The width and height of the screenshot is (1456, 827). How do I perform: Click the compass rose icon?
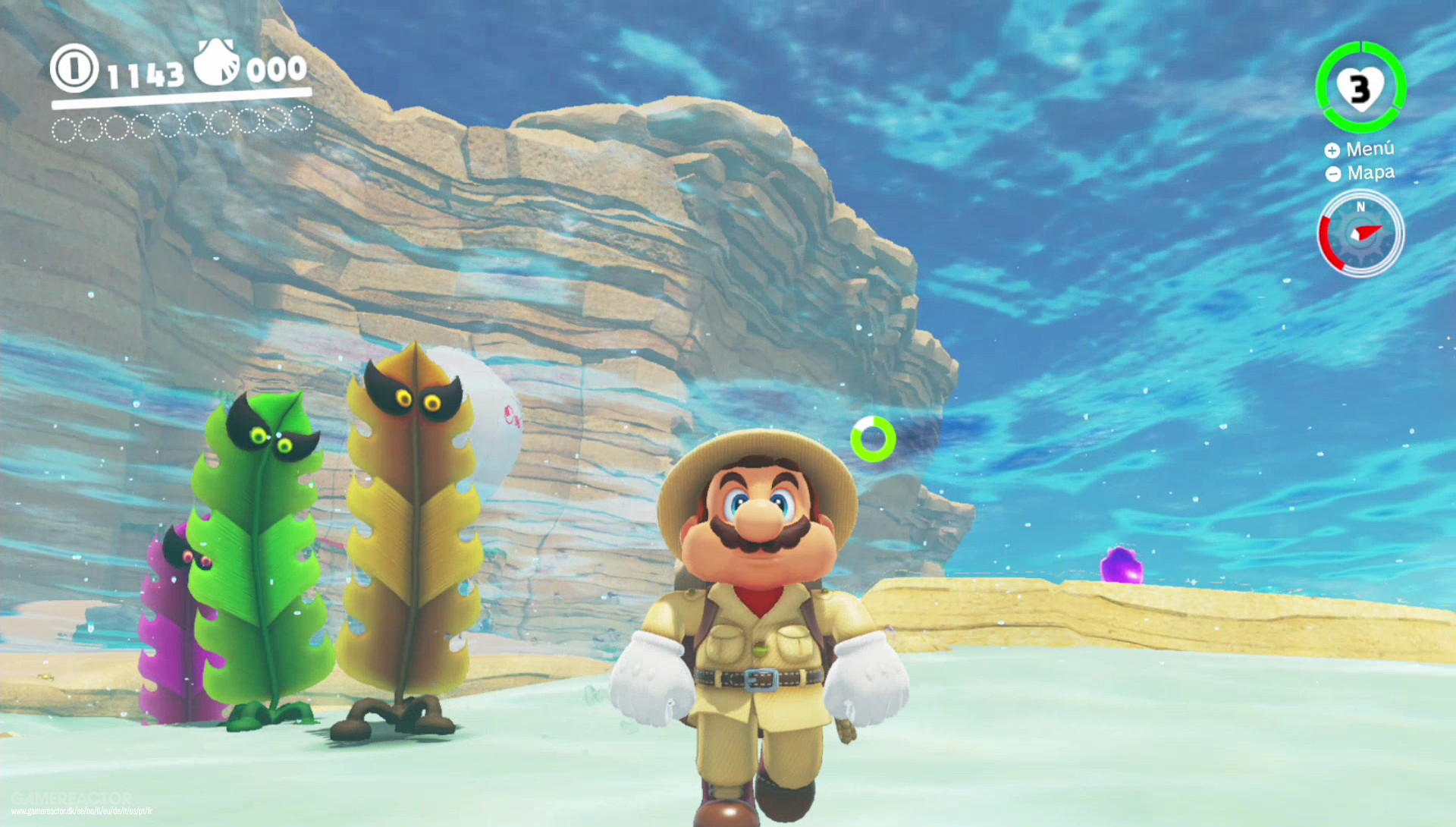1360,234
